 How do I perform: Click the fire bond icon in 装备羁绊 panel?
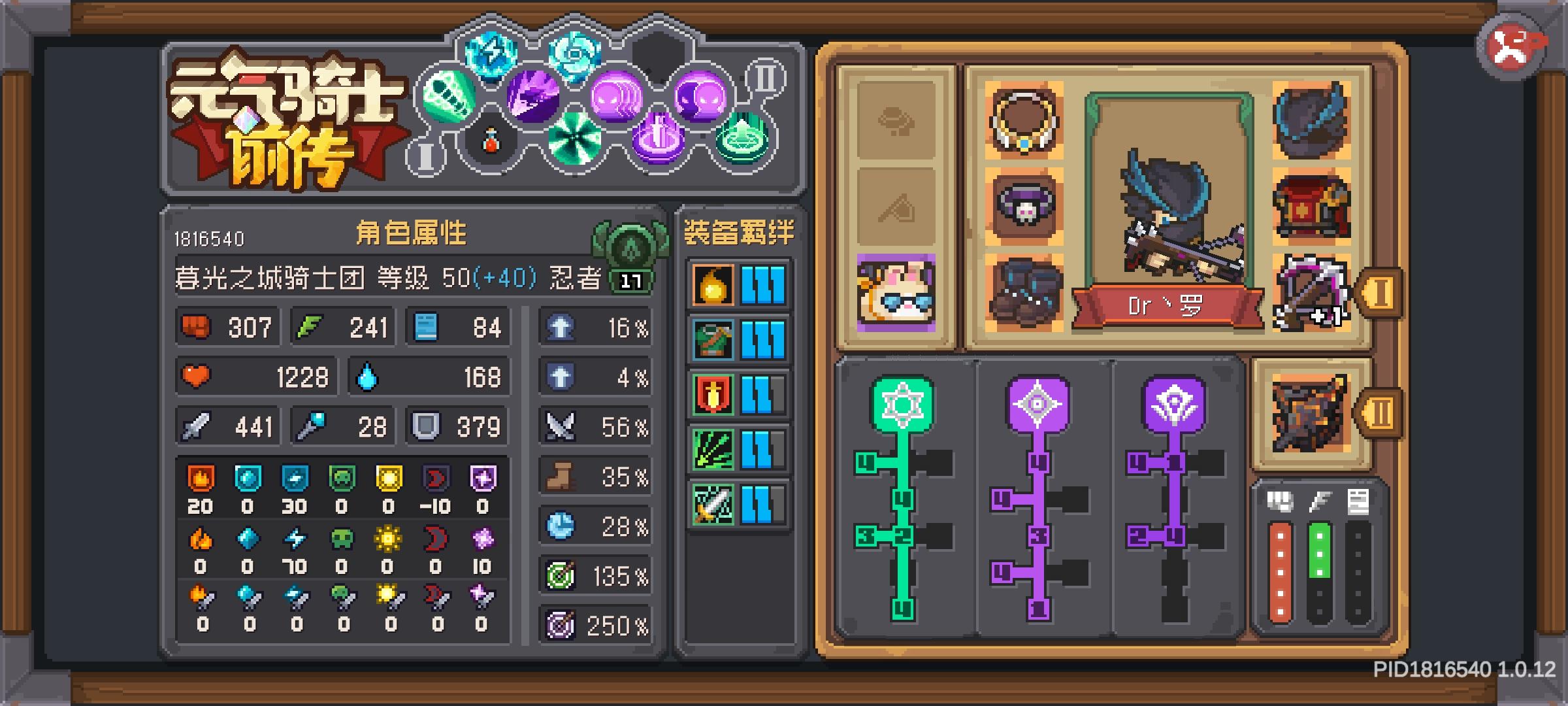point(712,284)
